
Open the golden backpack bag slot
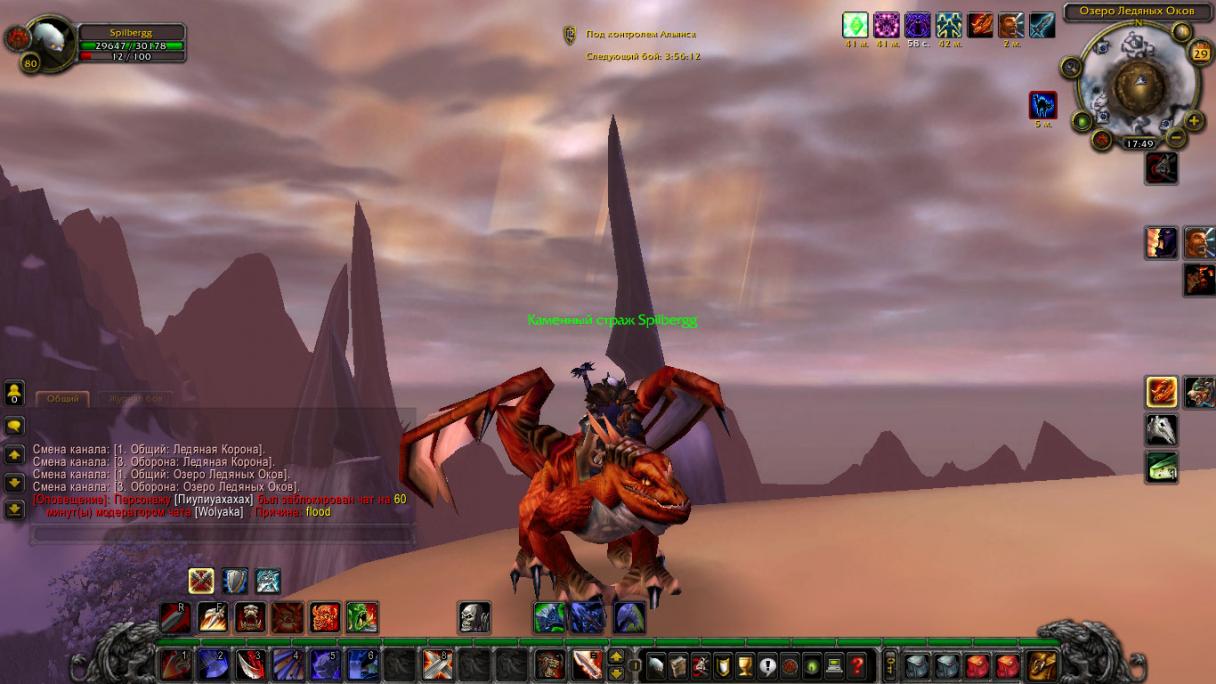(1042, 665)
